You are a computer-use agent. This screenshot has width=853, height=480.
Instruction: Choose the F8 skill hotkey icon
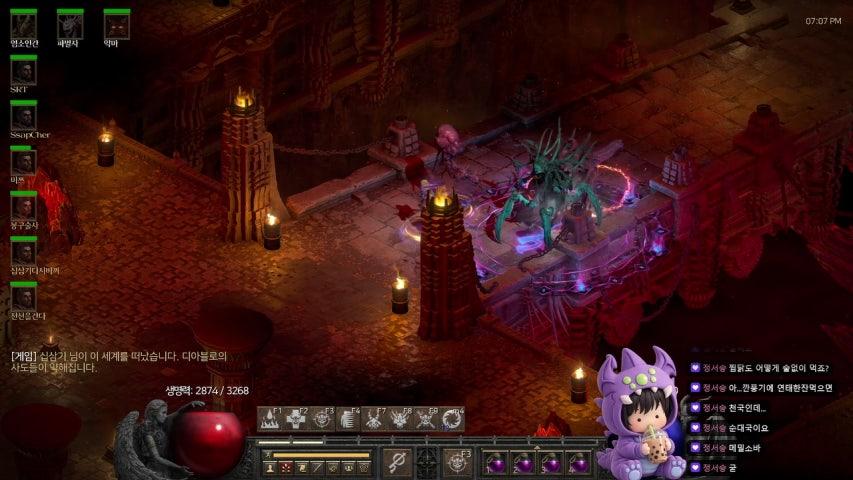(400, 419)
